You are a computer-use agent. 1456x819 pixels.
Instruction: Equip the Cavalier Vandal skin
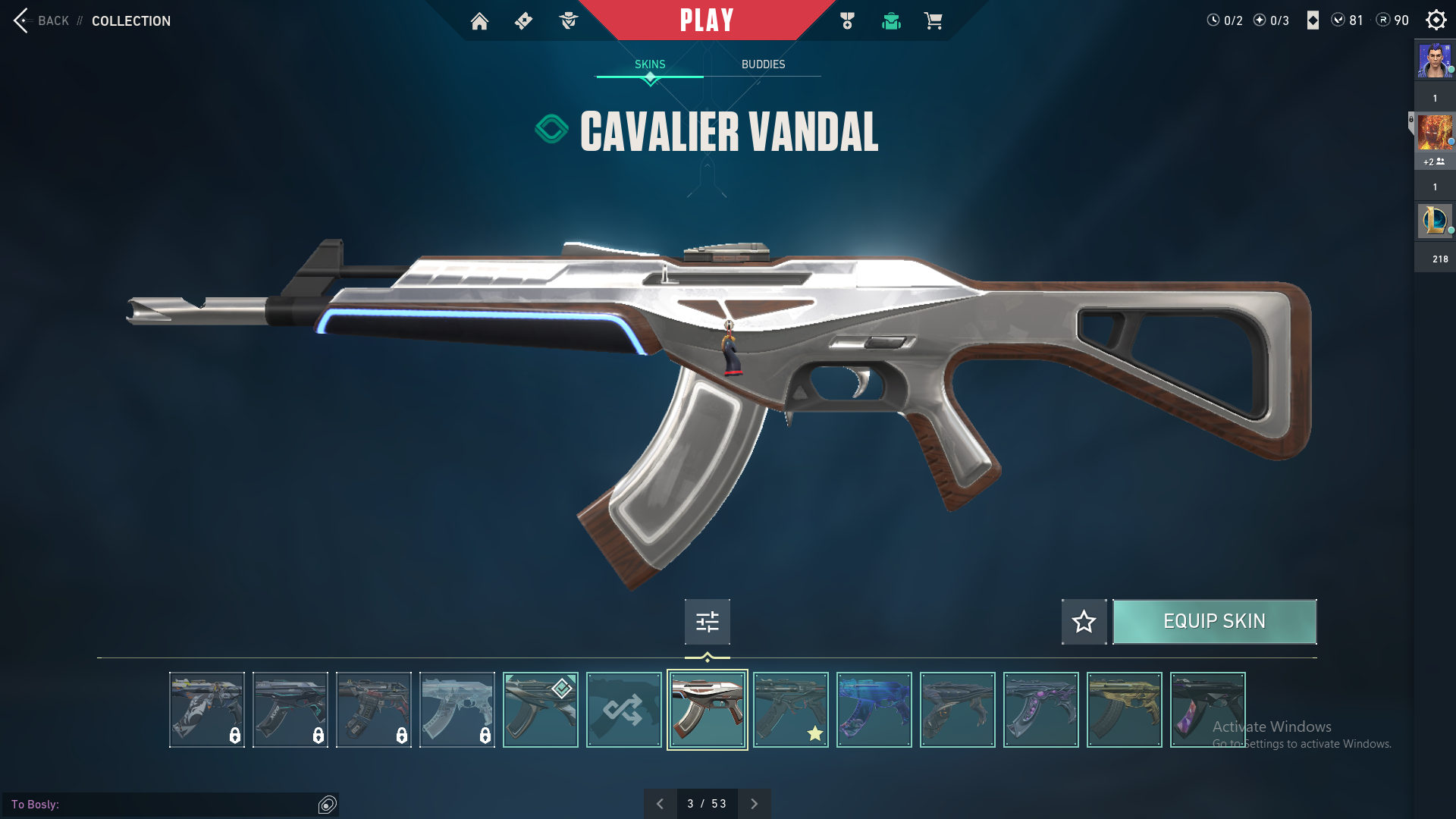tap(1214, 622)
